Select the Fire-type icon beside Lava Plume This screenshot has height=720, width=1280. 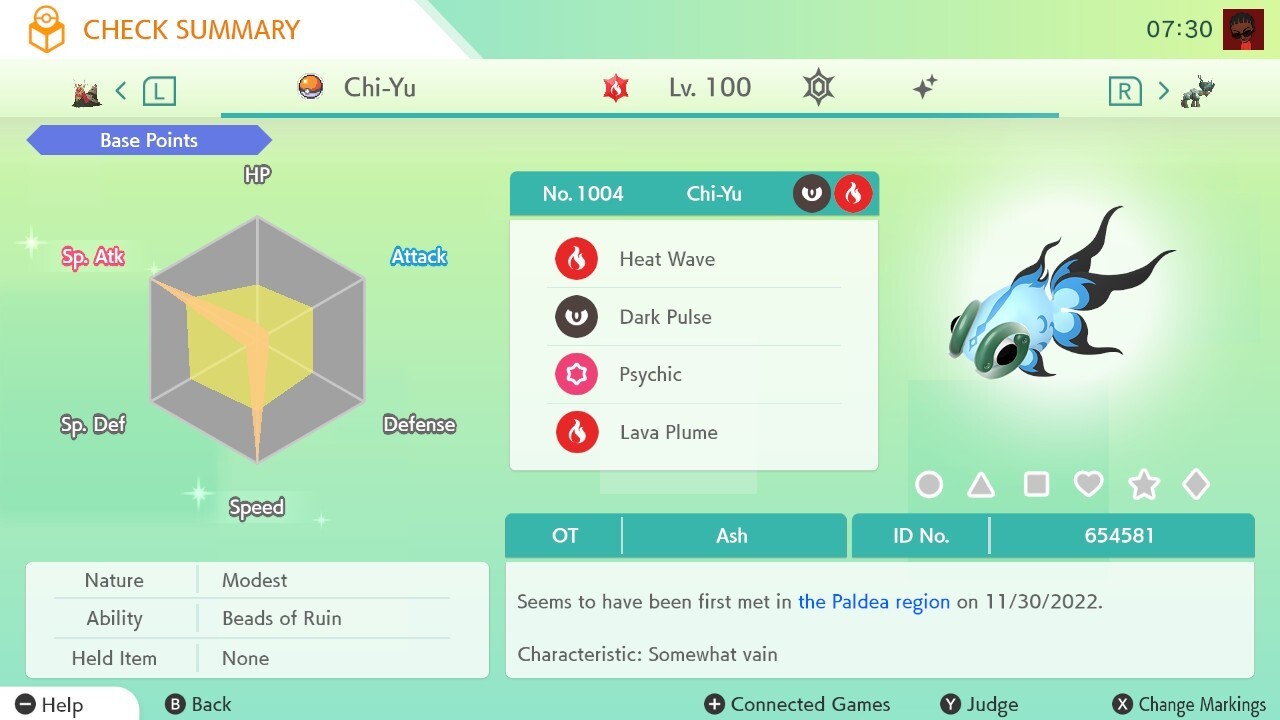[x=577, y=432]
